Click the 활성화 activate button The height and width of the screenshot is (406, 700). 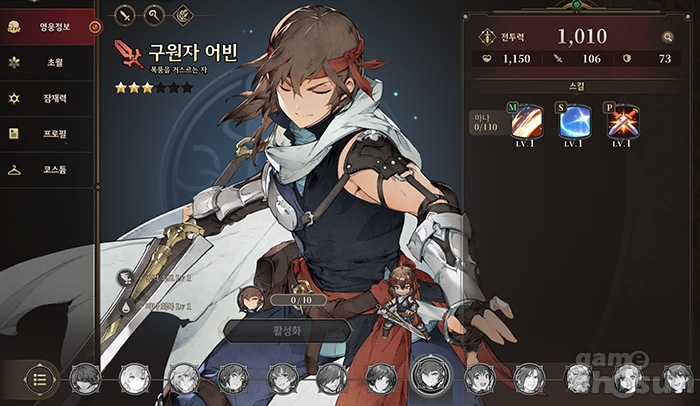[287, 329]
